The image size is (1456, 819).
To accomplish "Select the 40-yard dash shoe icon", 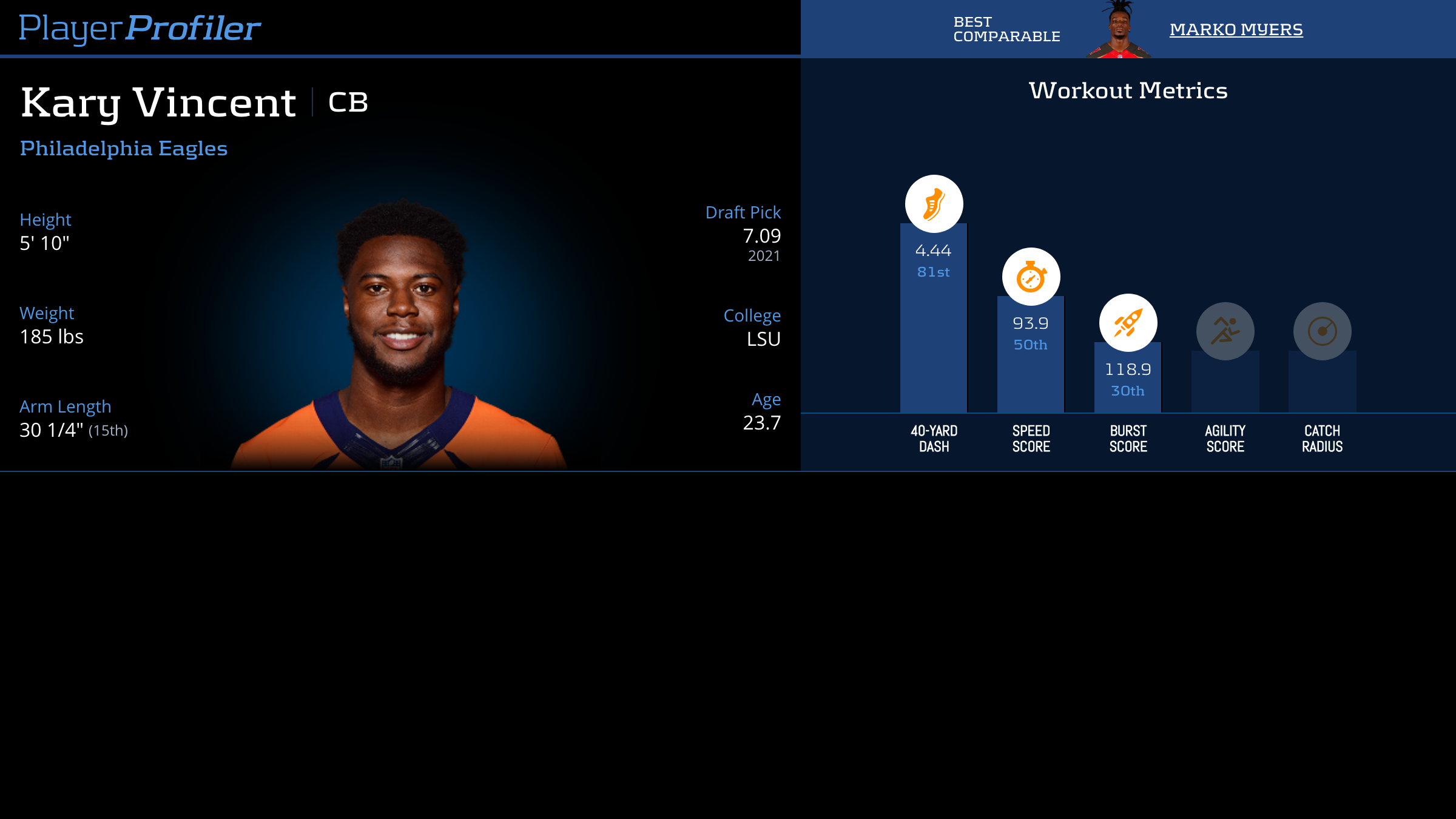I will tap(934, 204).
